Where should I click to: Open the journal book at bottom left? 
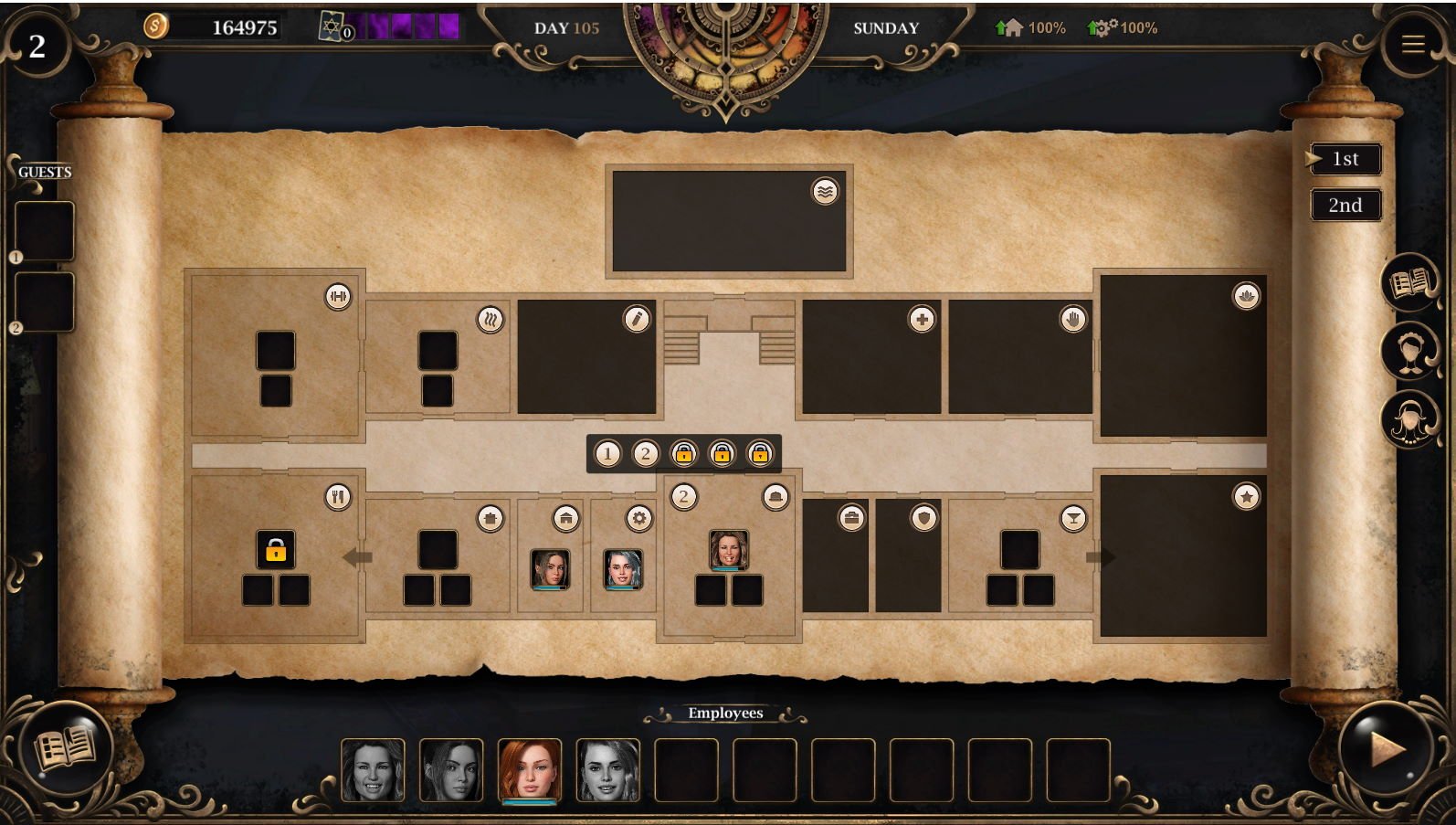[x=65, y=748]
